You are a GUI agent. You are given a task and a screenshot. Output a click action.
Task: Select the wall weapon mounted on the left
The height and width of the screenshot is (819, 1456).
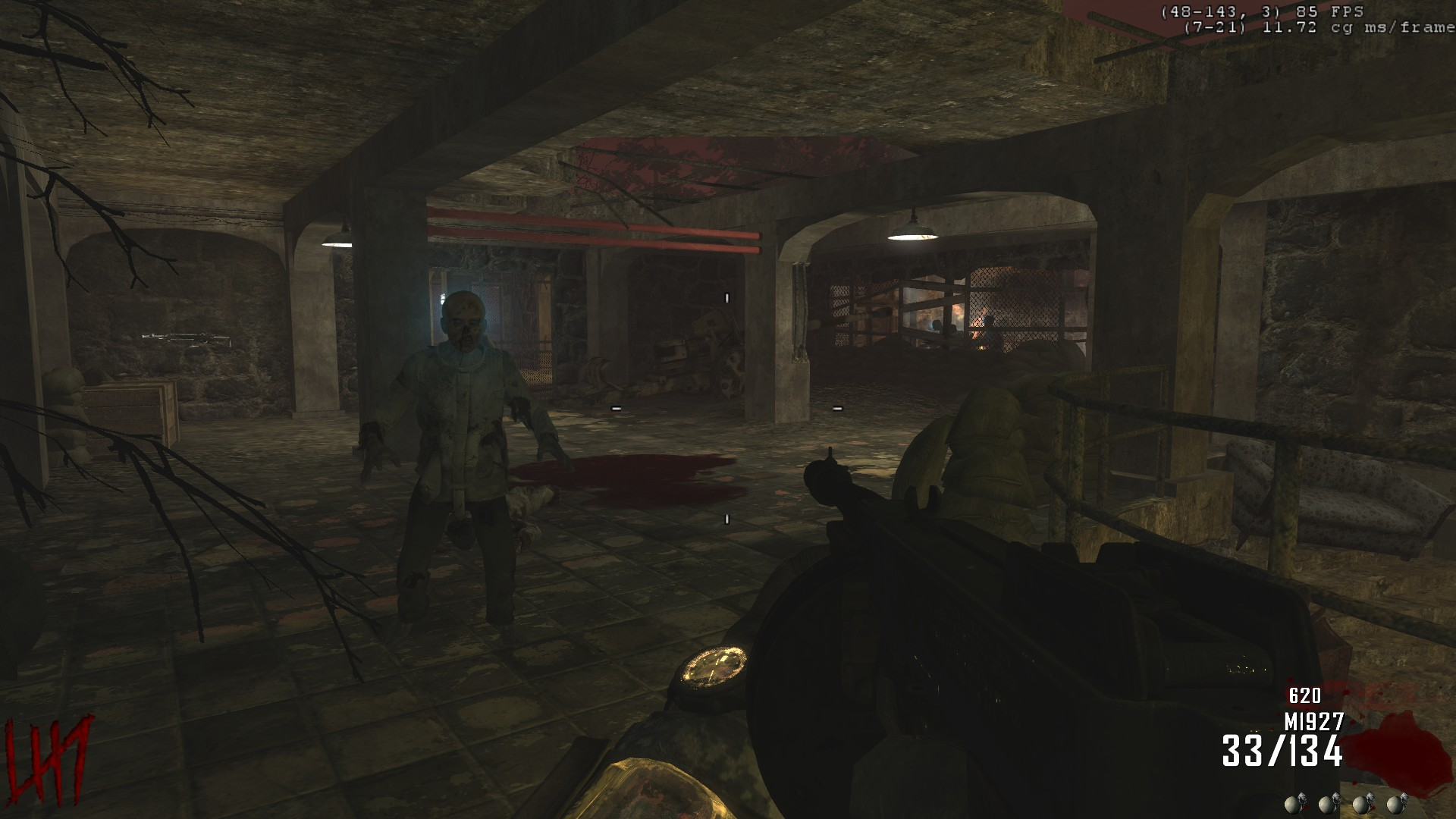[184, 337]
